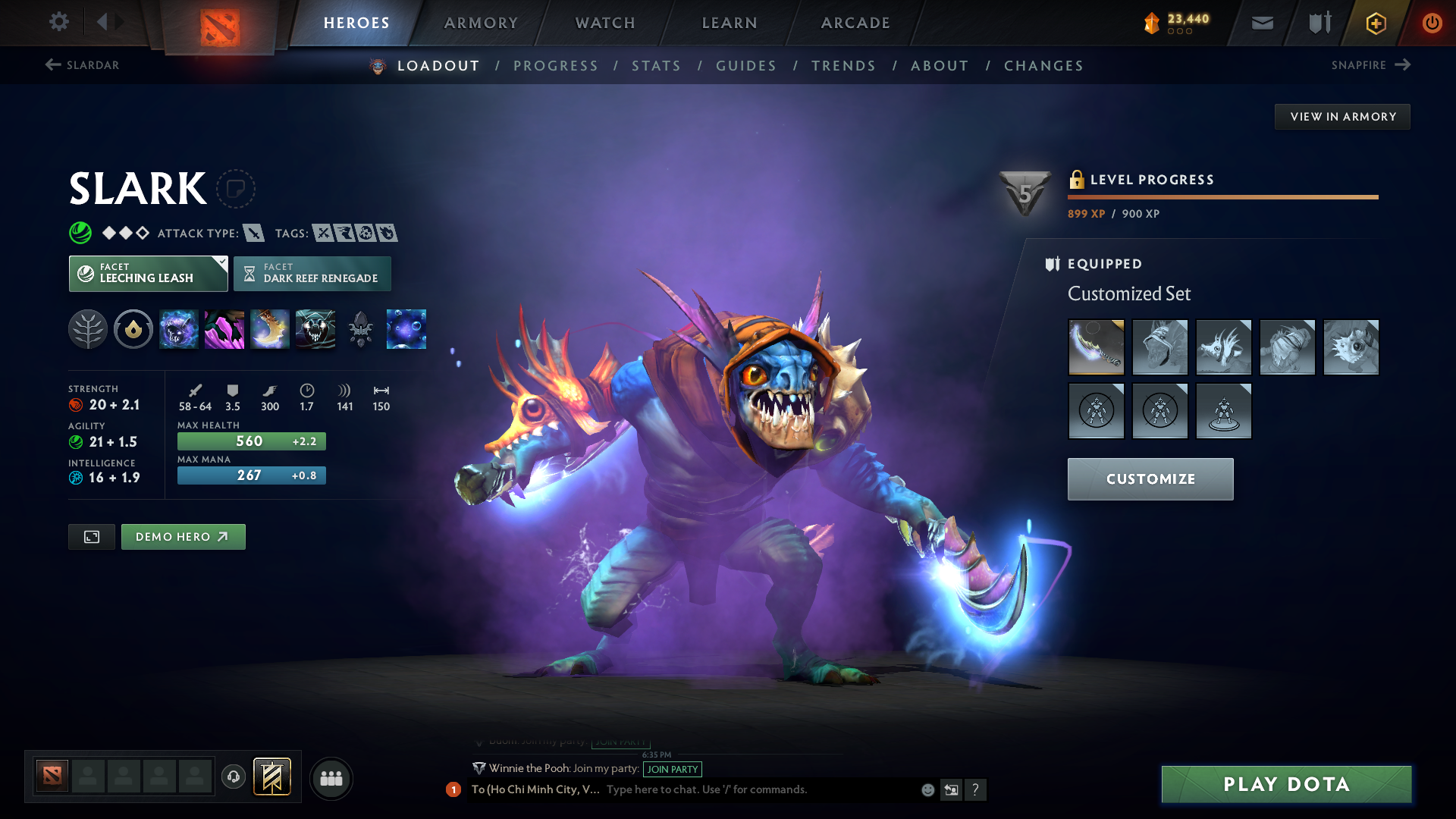
Task: Click the facet innate droplet icon
Action: (133, 329)
